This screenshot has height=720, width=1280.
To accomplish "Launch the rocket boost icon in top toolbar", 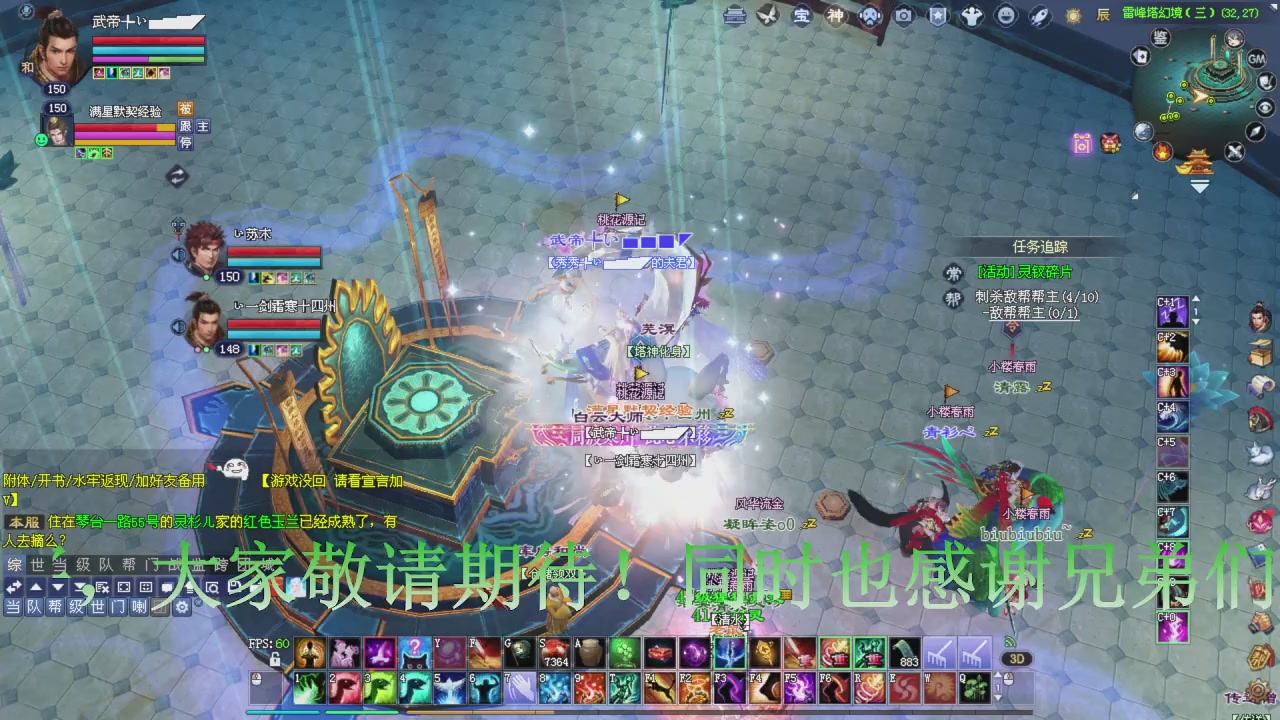I will coord(1039,15).
